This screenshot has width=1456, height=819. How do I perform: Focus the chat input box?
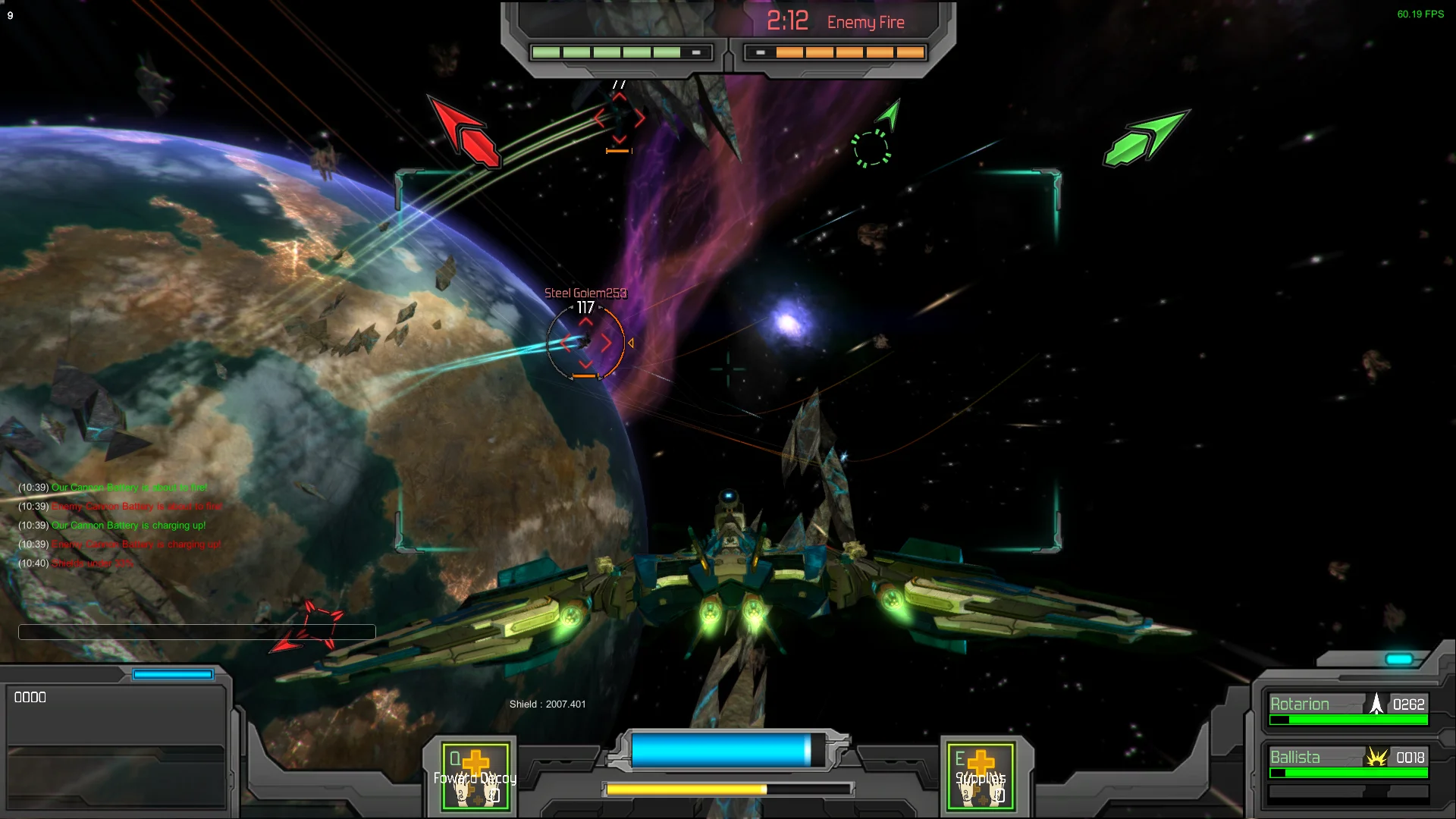[x=196, y=632]
